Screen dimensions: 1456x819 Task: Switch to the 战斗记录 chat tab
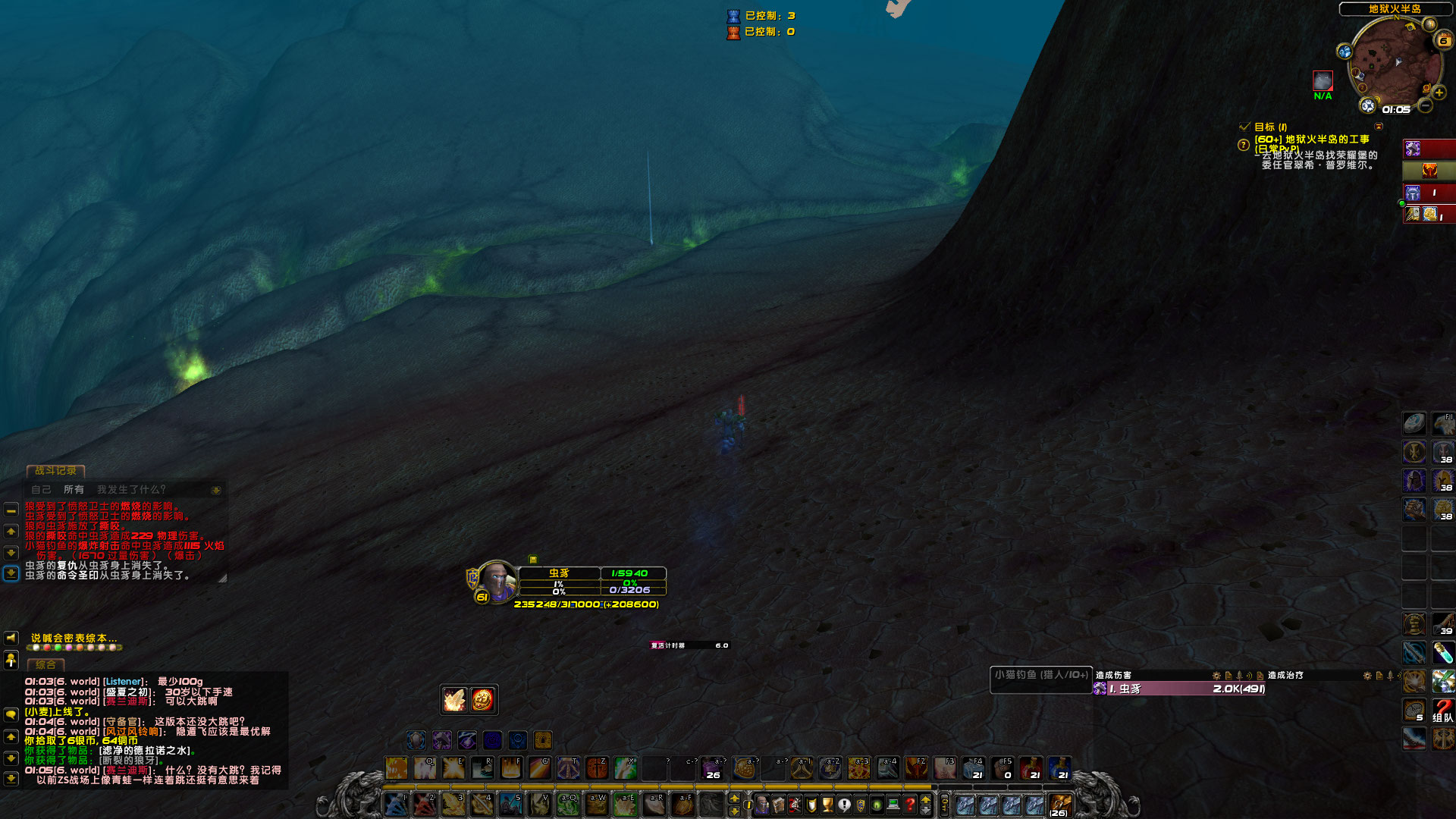56,471
